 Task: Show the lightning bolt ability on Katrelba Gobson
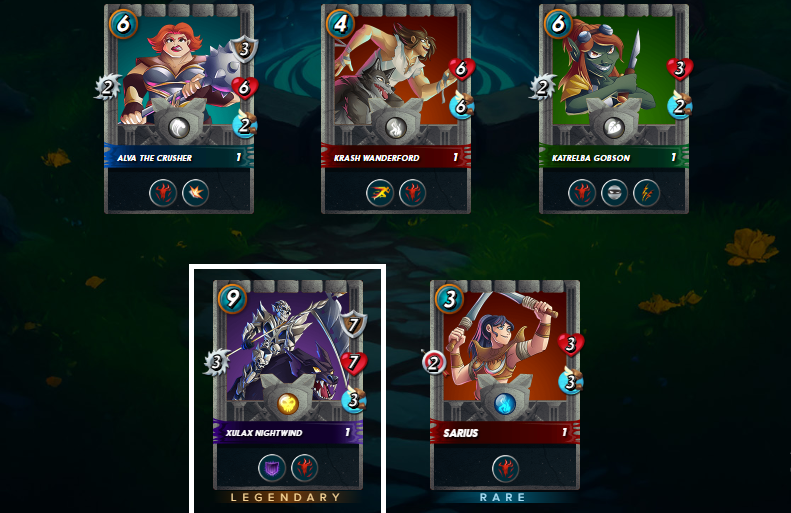[646, 192]
